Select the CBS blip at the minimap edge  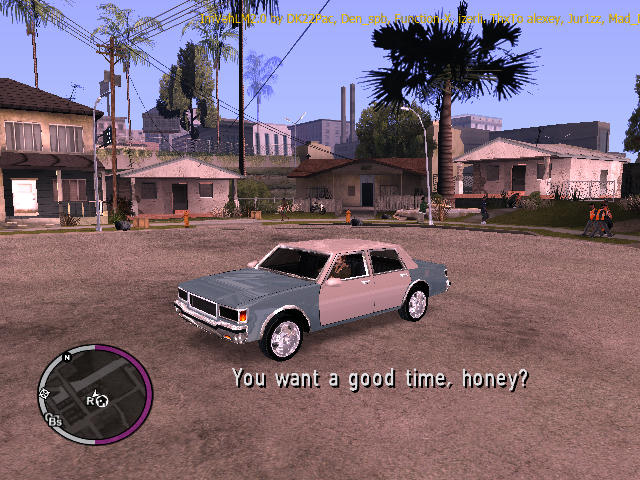[x=54, y=421]
